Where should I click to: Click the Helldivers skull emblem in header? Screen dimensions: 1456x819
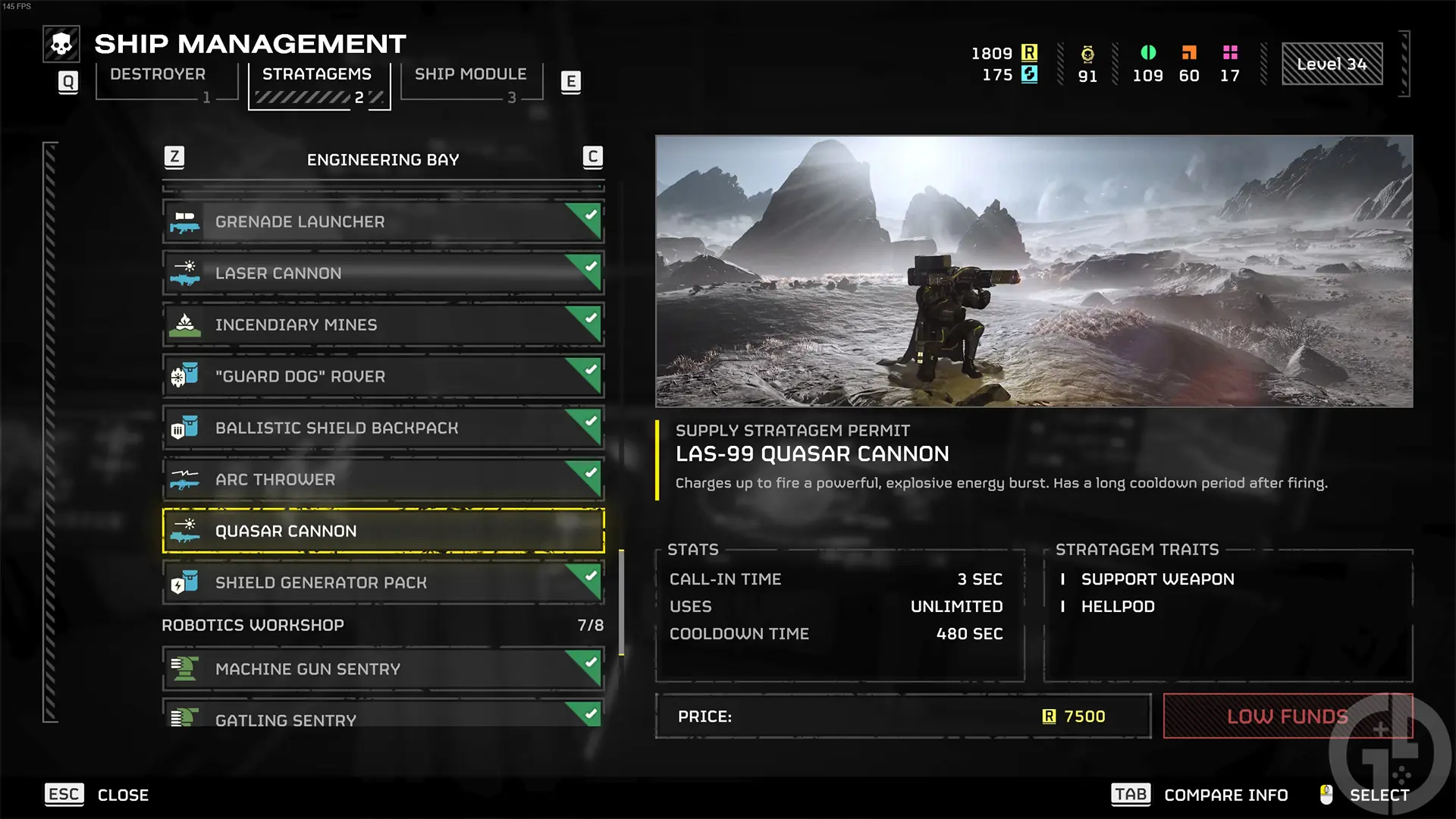coord(61,43)
